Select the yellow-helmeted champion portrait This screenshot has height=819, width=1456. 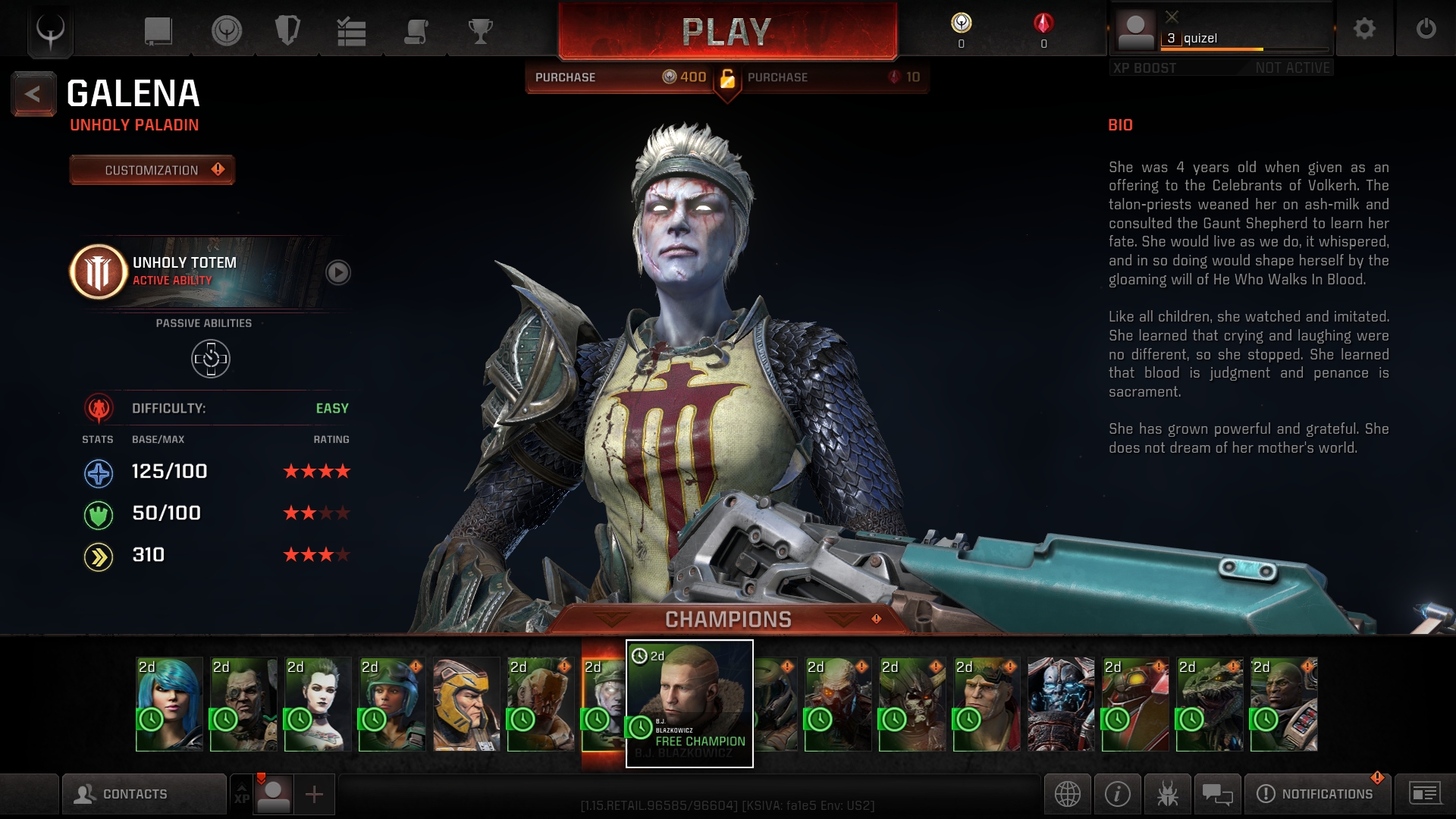[x=466, y=704]
